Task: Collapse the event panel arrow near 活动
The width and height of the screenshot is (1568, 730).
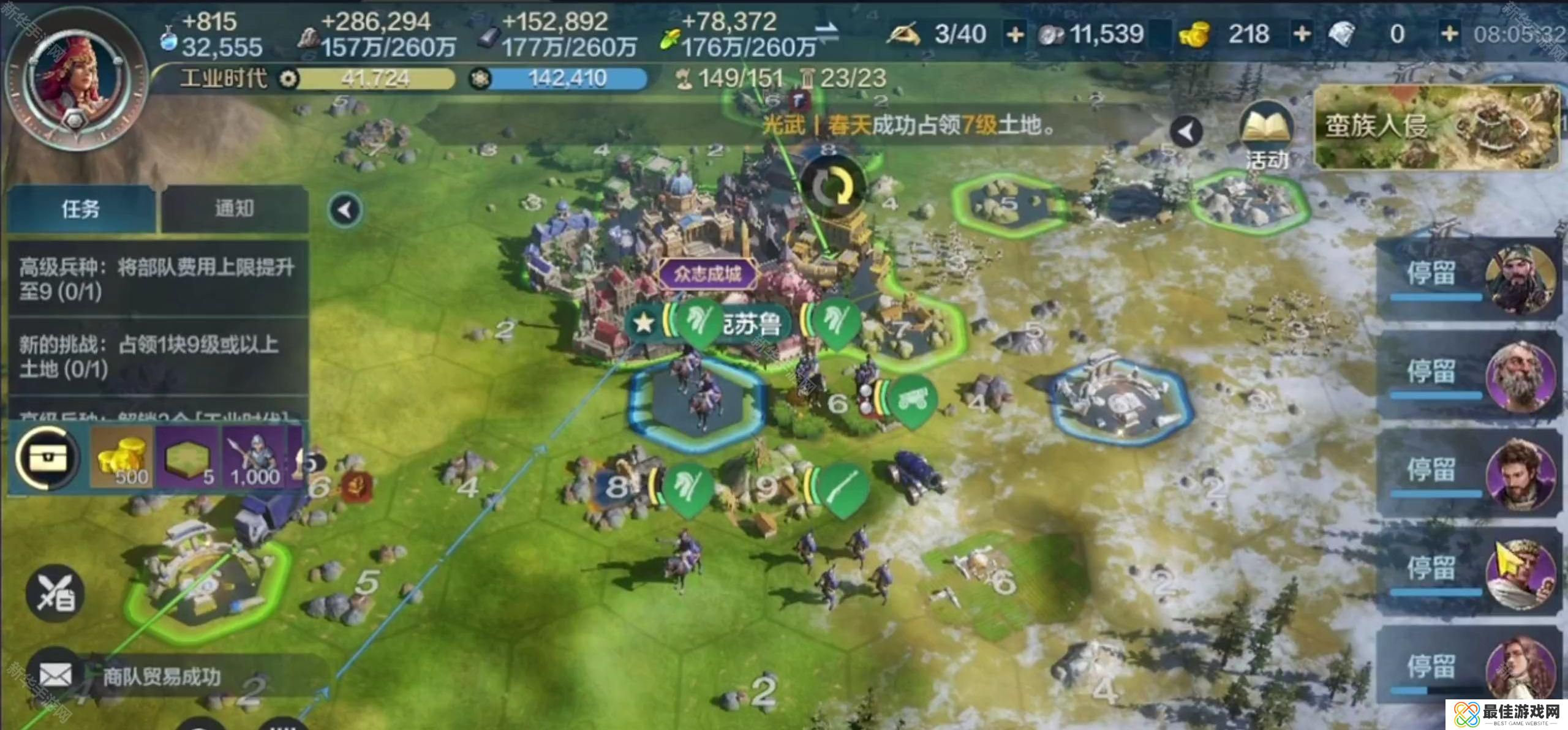Action: [1186, 132]
